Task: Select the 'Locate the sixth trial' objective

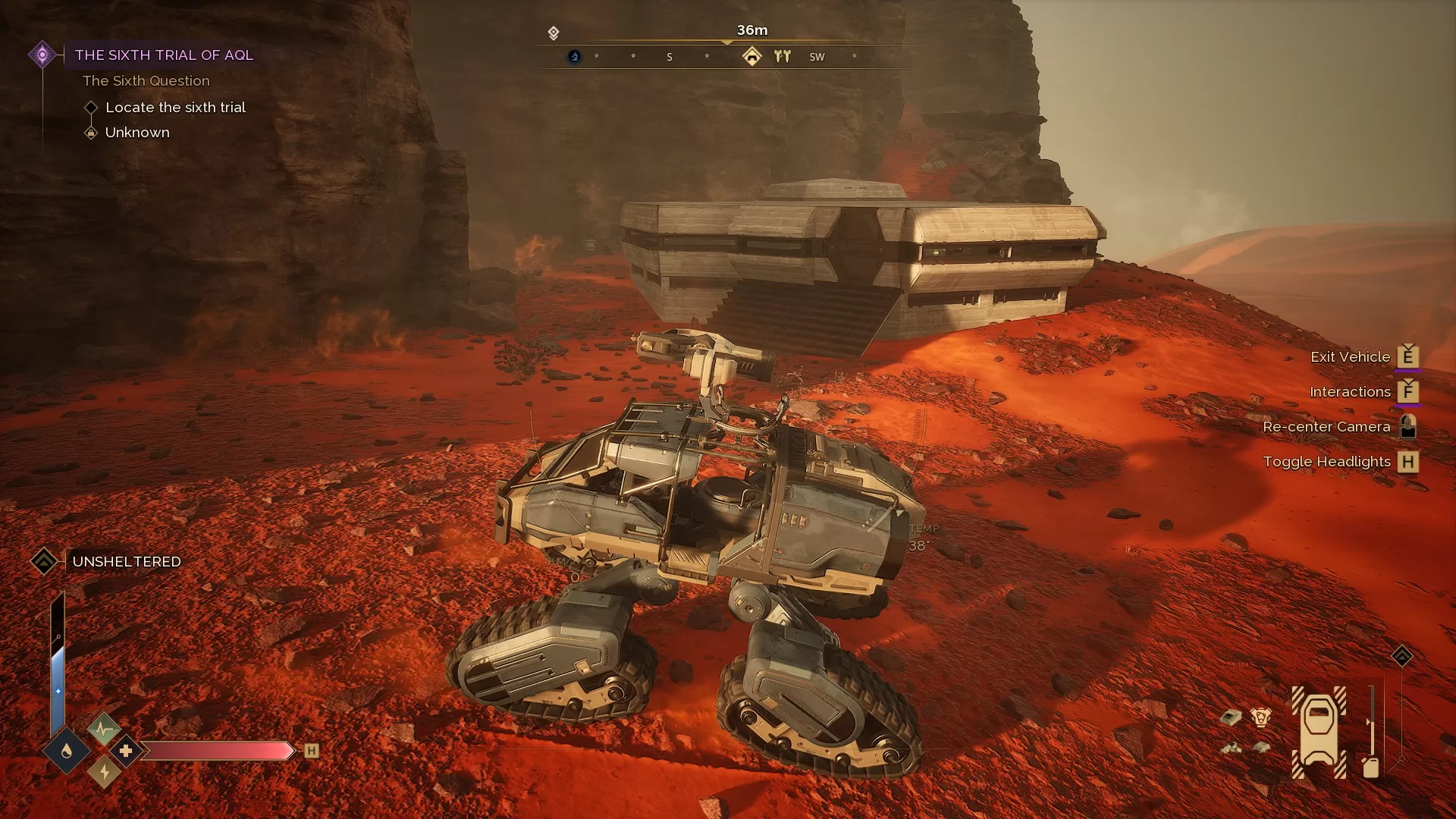Action: pyautogui.click(x=175, y=108)
